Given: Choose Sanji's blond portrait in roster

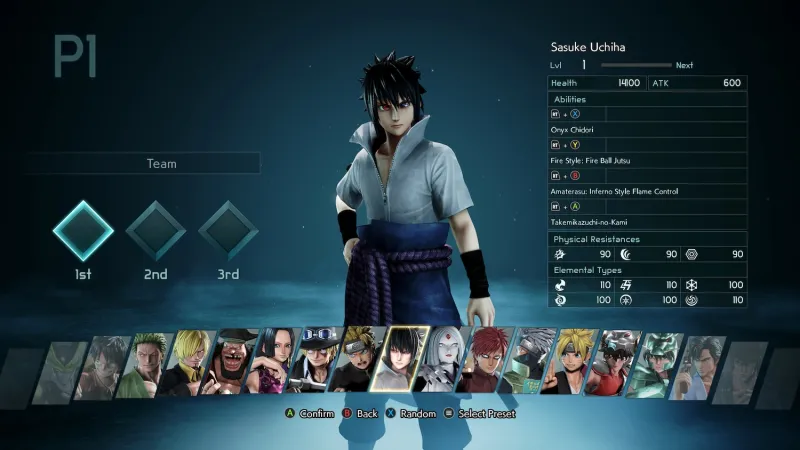Looking at the screenshot, I should 188,364.
